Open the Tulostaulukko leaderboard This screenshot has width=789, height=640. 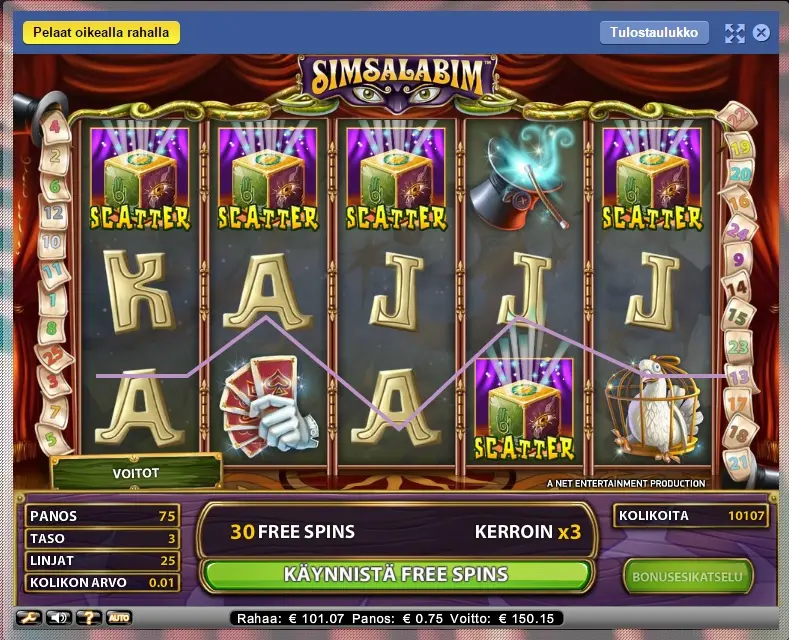click(x=654, y=32)
